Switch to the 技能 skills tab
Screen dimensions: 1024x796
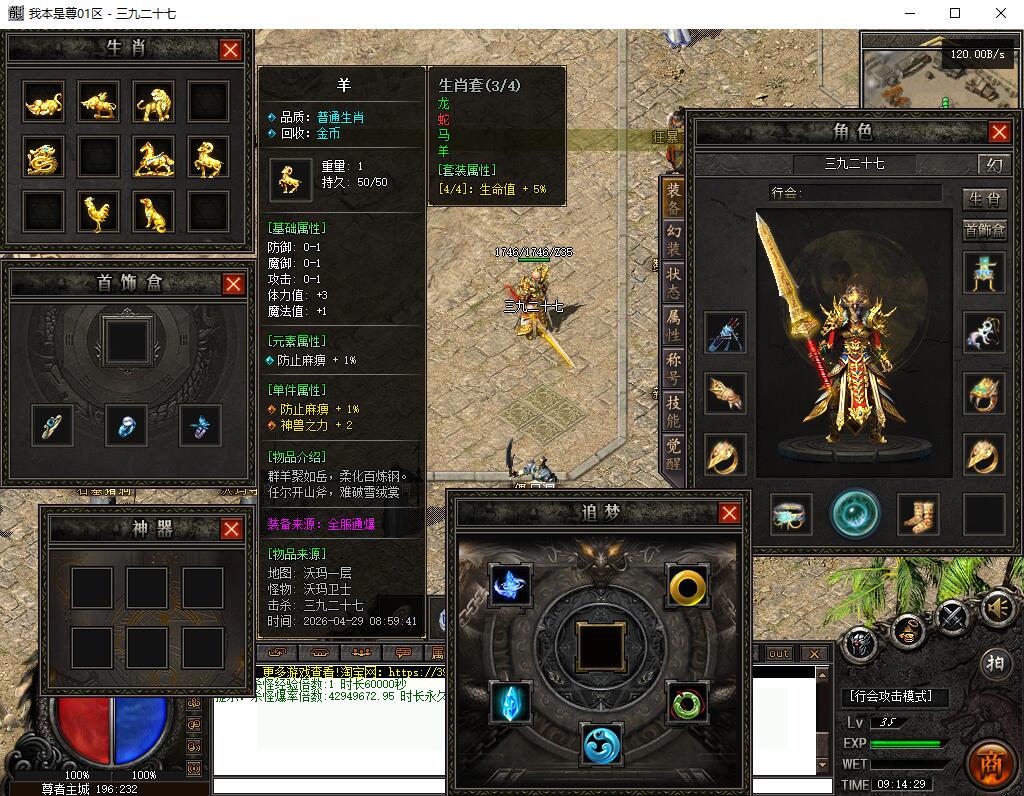pos(674,410)
